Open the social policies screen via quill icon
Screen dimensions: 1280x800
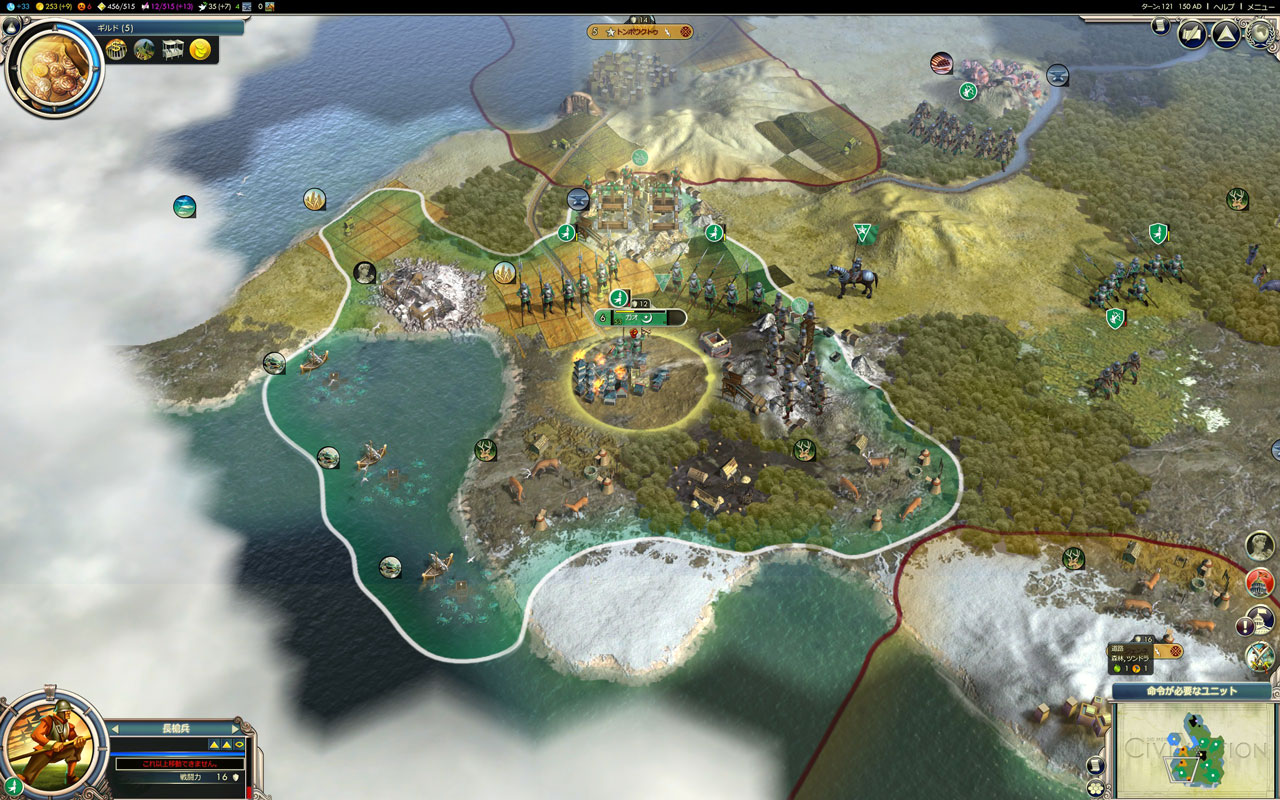click(1190, 34)
